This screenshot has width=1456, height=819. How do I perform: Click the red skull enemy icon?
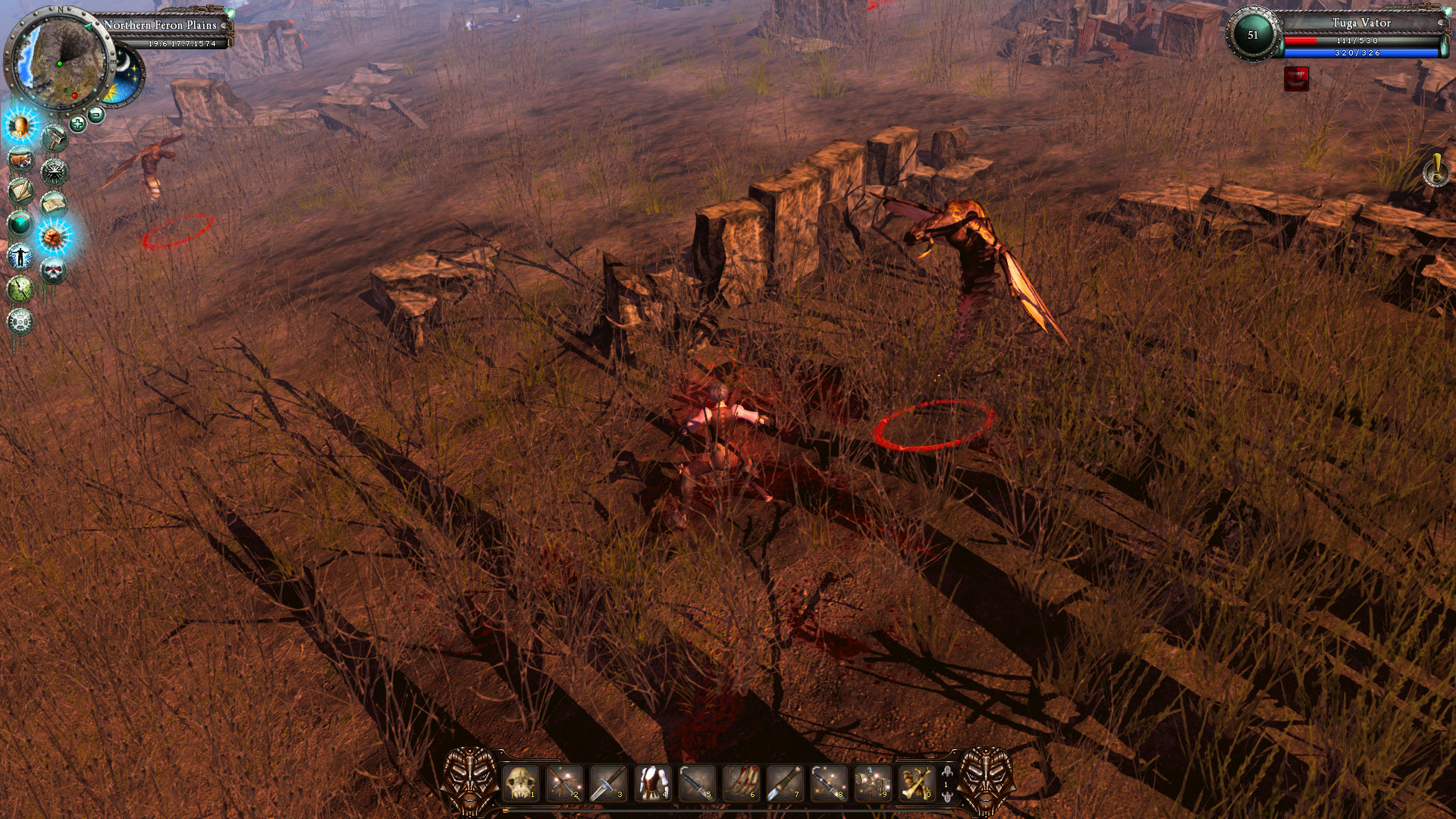(53, 269)
